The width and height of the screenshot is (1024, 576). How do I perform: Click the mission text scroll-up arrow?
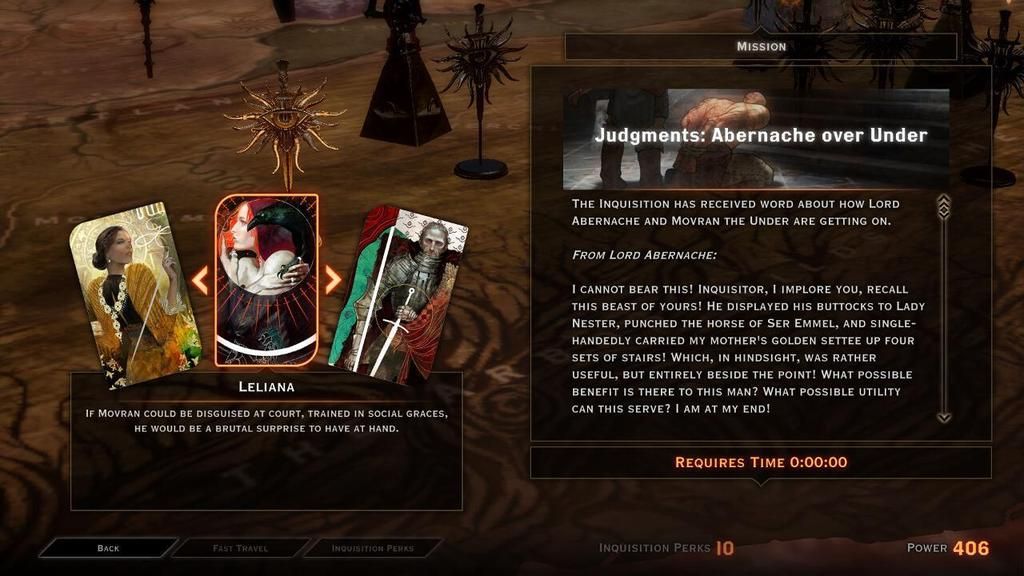943,205
